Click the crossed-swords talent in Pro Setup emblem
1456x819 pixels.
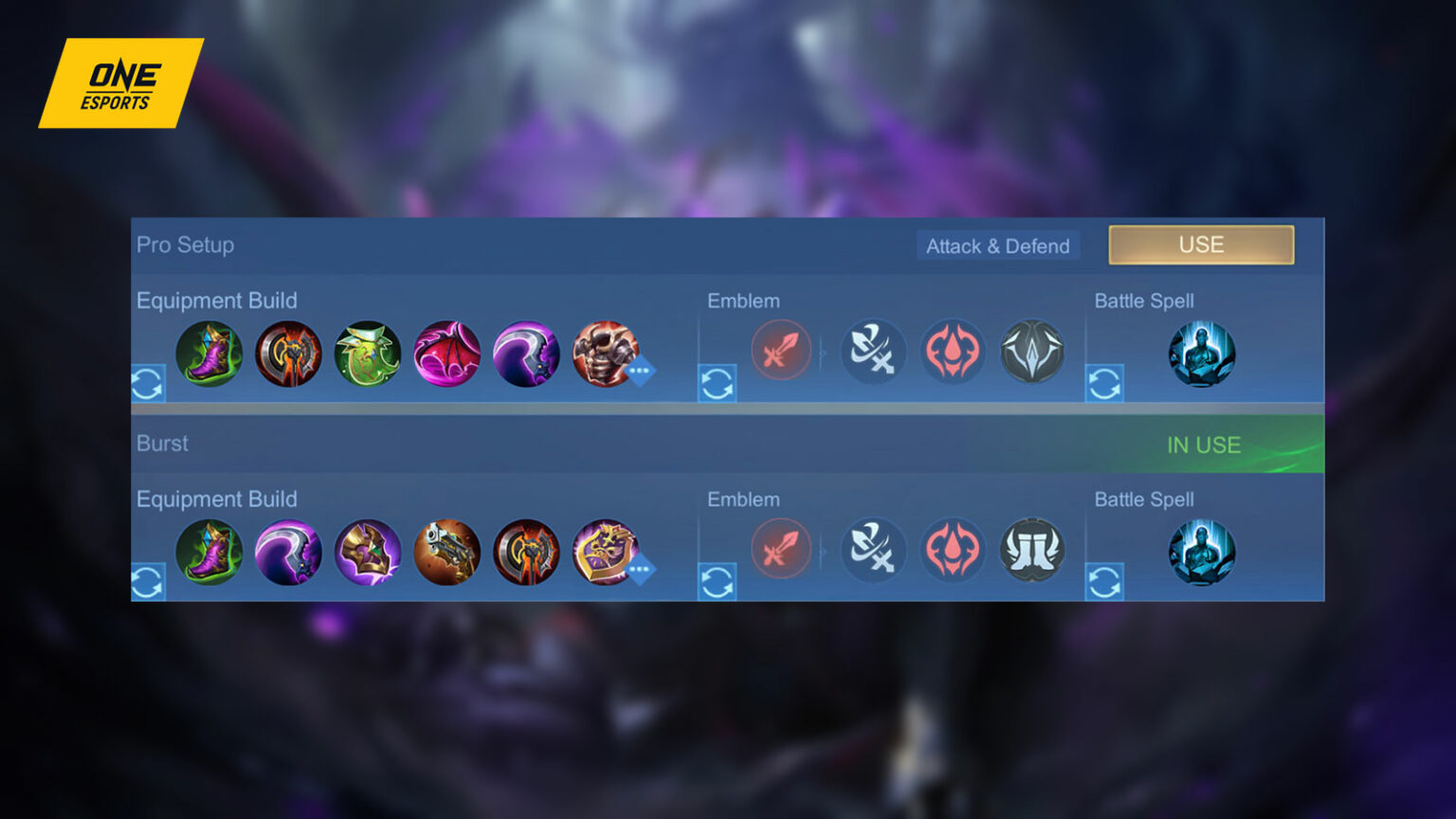click(873, 352)
